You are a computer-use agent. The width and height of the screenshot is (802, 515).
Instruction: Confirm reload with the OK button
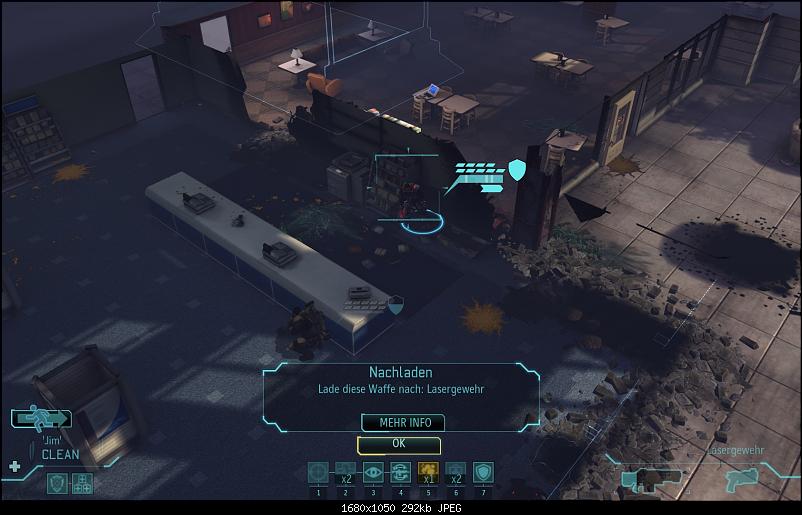pos(398,443)
